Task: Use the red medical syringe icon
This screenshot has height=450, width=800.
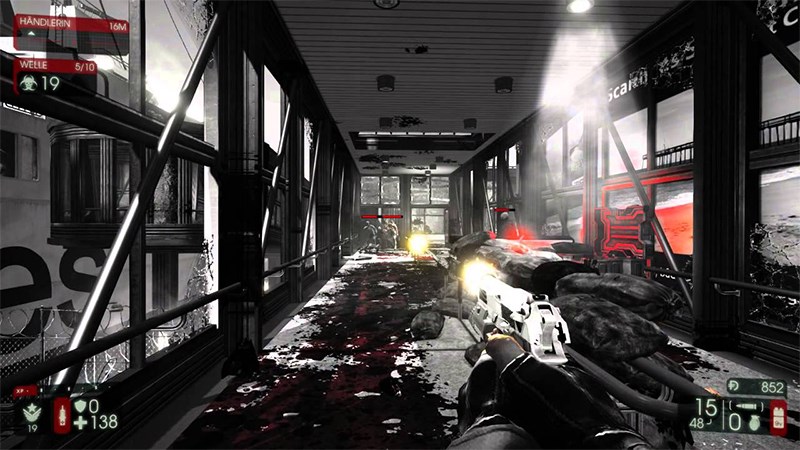Action: (62, 413)
